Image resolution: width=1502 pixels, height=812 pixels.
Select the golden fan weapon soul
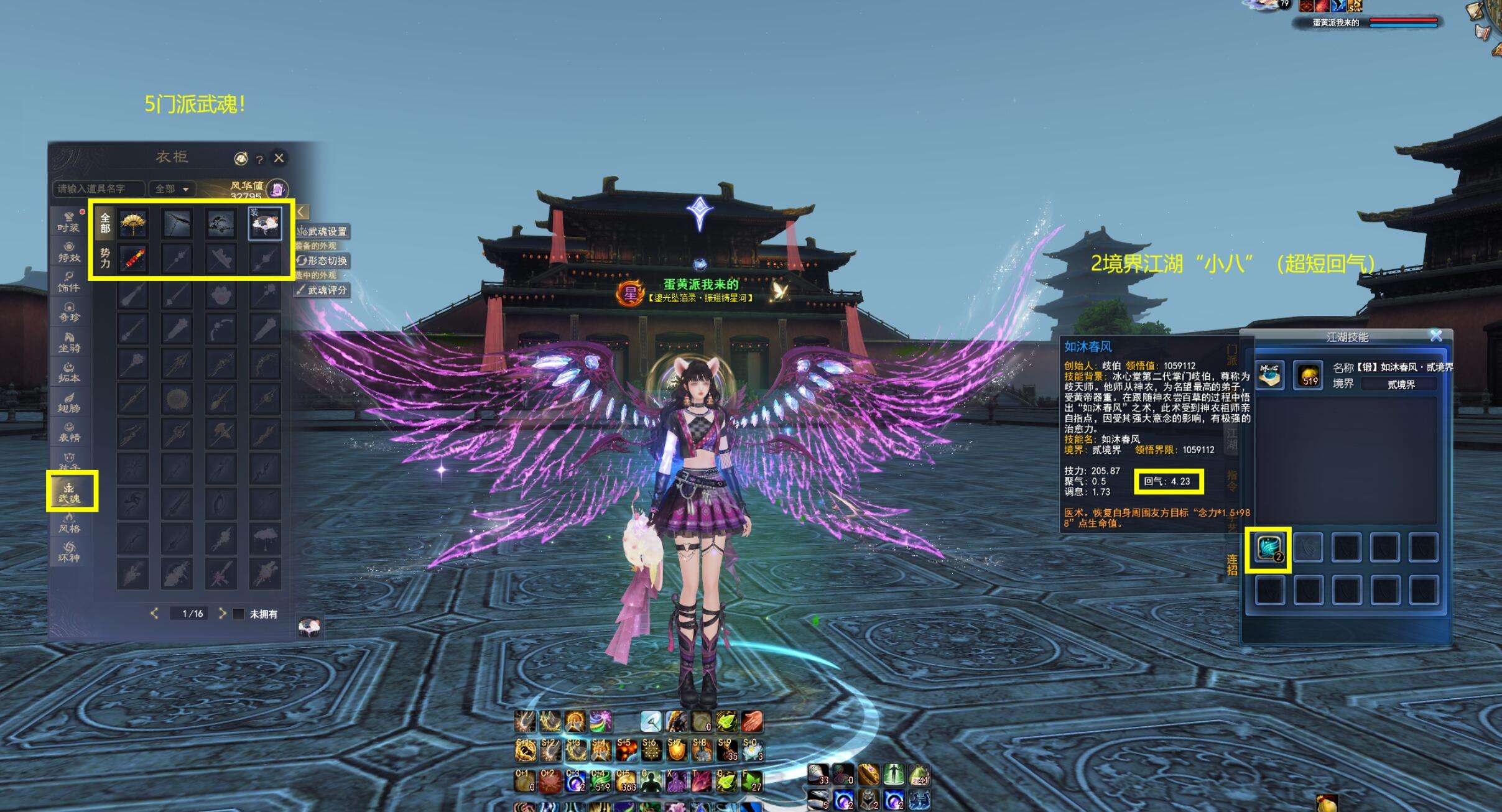click(133, 223)
